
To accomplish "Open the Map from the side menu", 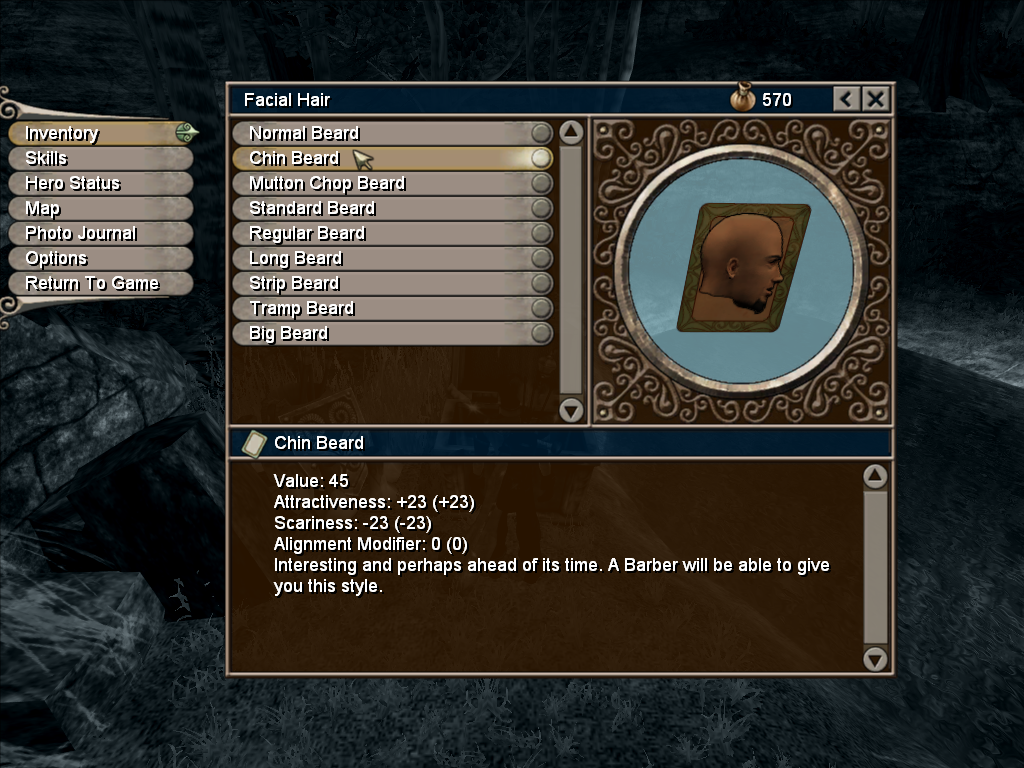I will [43, 208].
